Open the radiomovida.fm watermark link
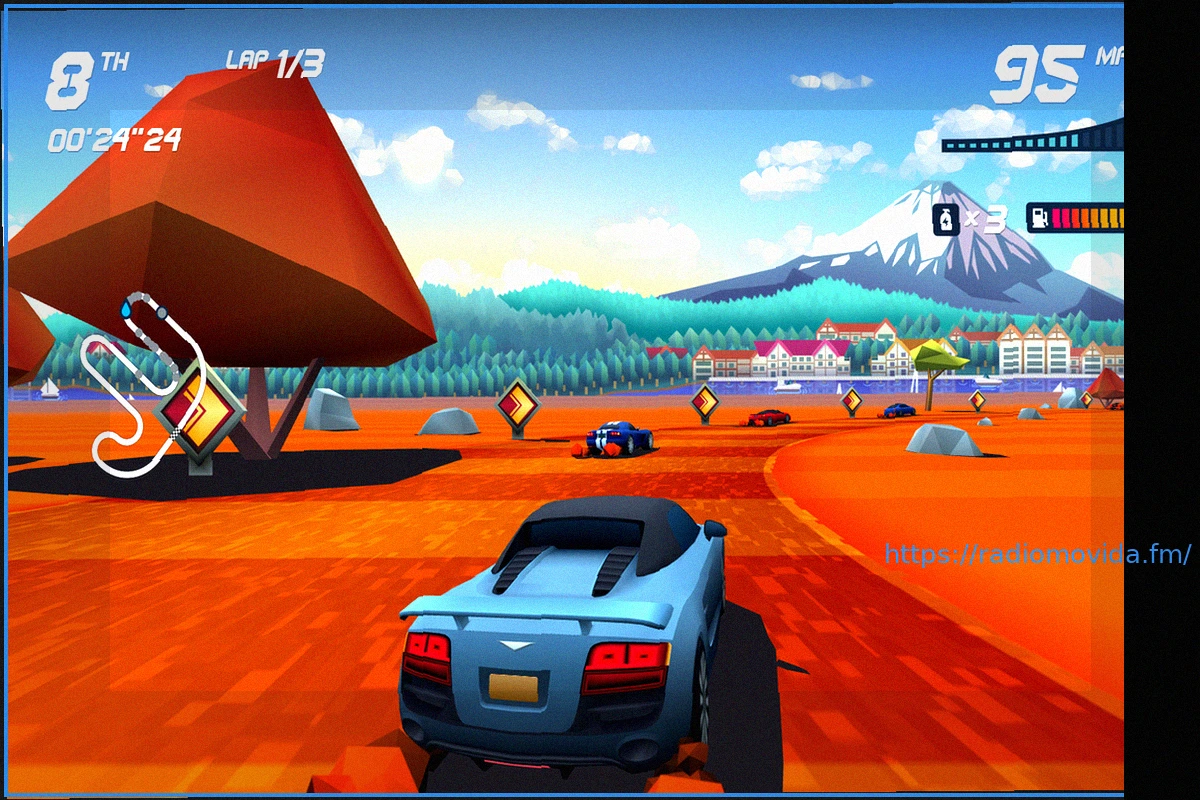The height and width of the screenshot is (800, 1200). [x=1037, y=554]
